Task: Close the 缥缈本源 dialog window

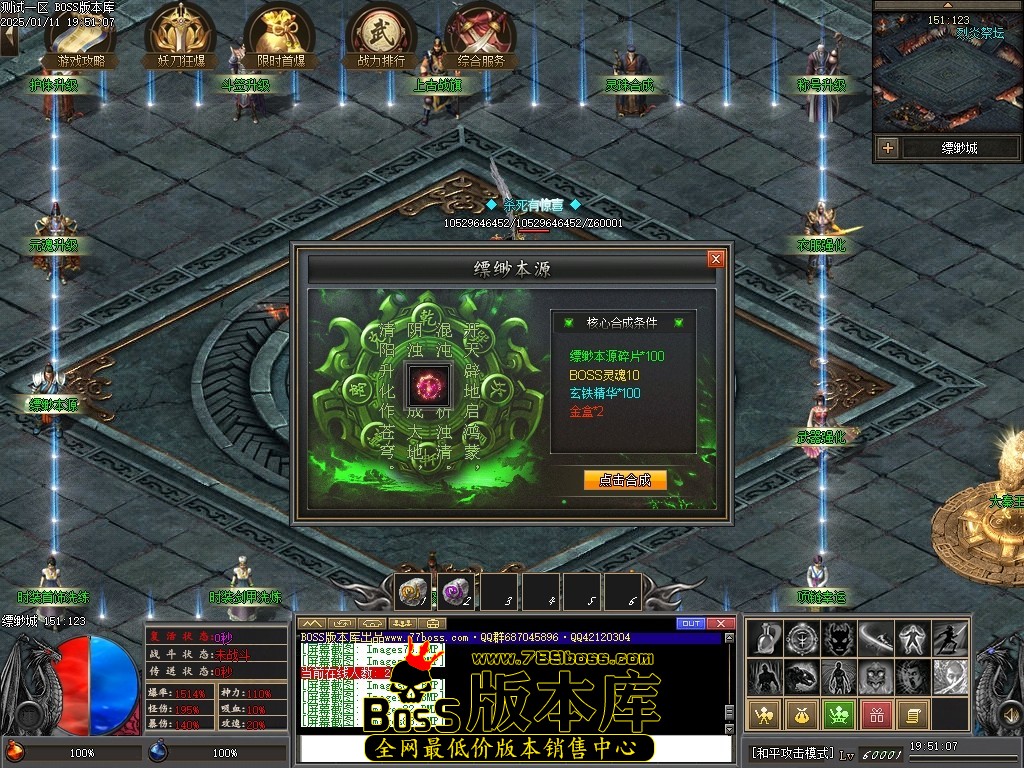Action: pos(715,259)
